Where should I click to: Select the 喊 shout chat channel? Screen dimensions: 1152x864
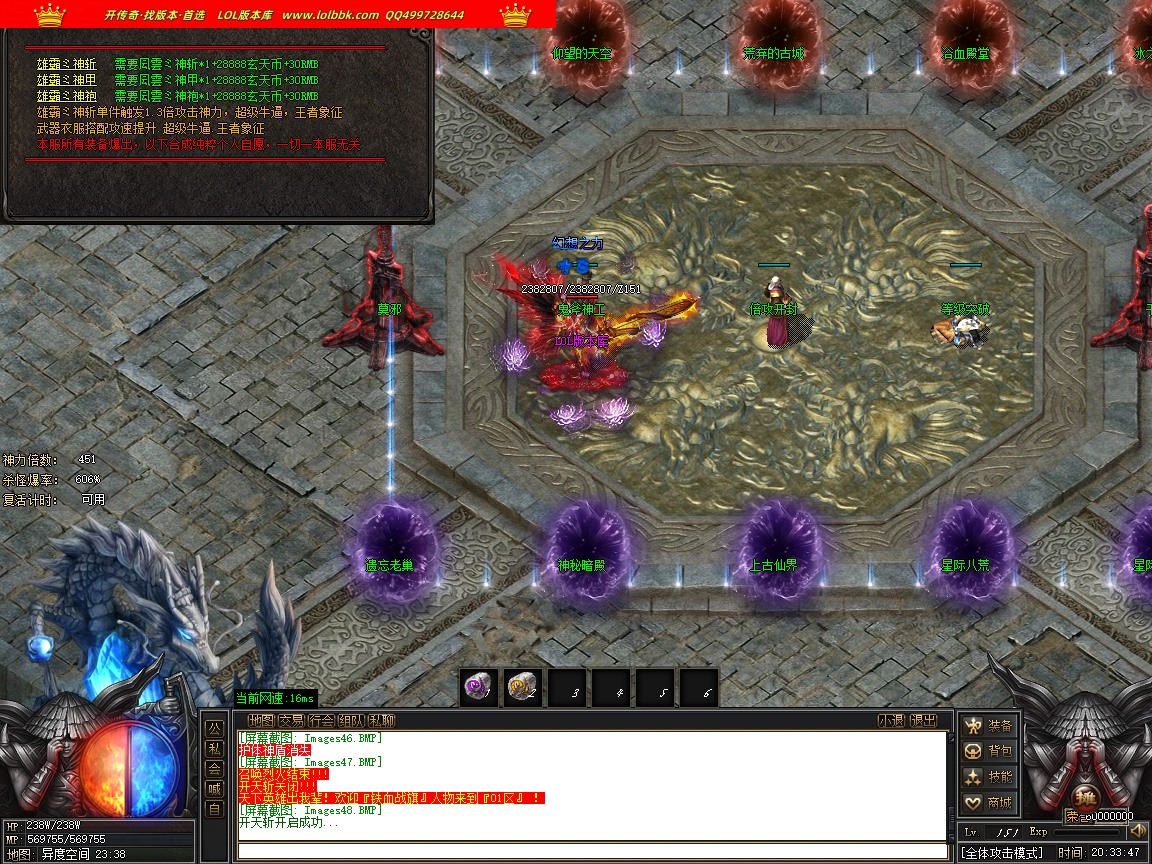(x=214, y=789)
